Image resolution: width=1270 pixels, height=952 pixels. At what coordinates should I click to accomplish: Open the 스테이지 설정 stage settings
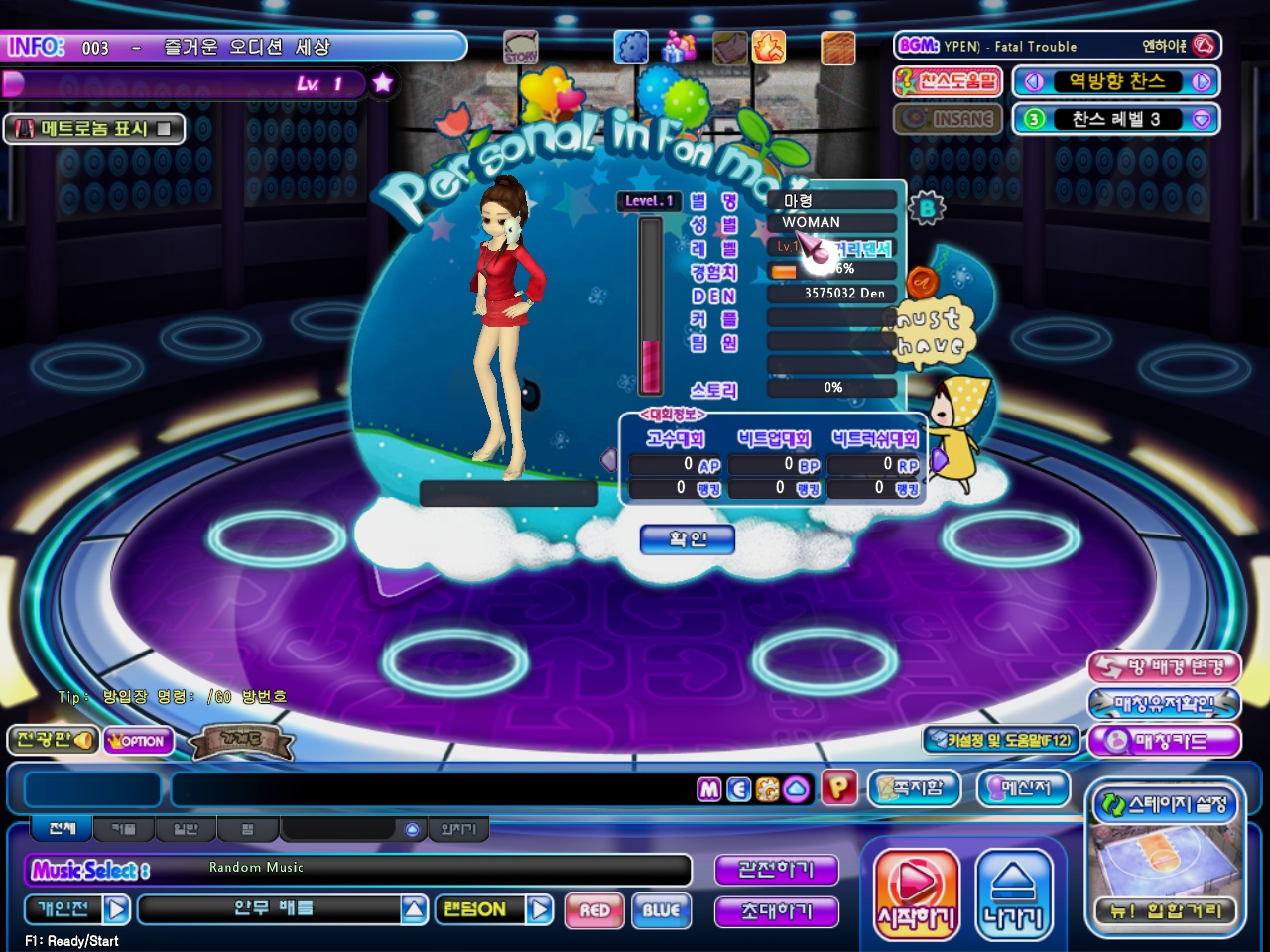tap(1165, 804)
